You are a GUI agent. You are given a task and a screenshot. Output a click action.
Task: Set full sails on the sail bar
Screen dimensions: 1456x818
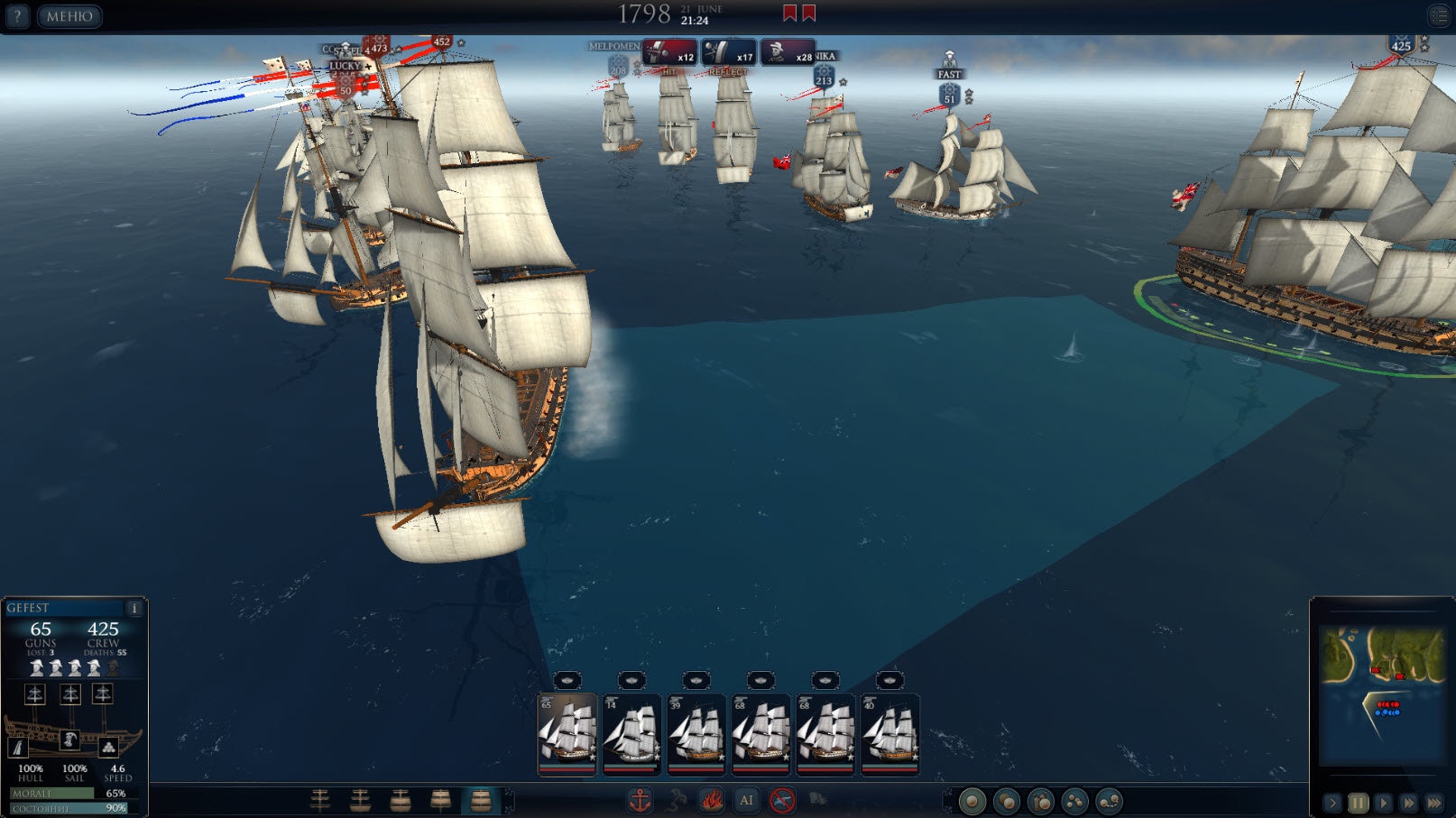(480, 800)
